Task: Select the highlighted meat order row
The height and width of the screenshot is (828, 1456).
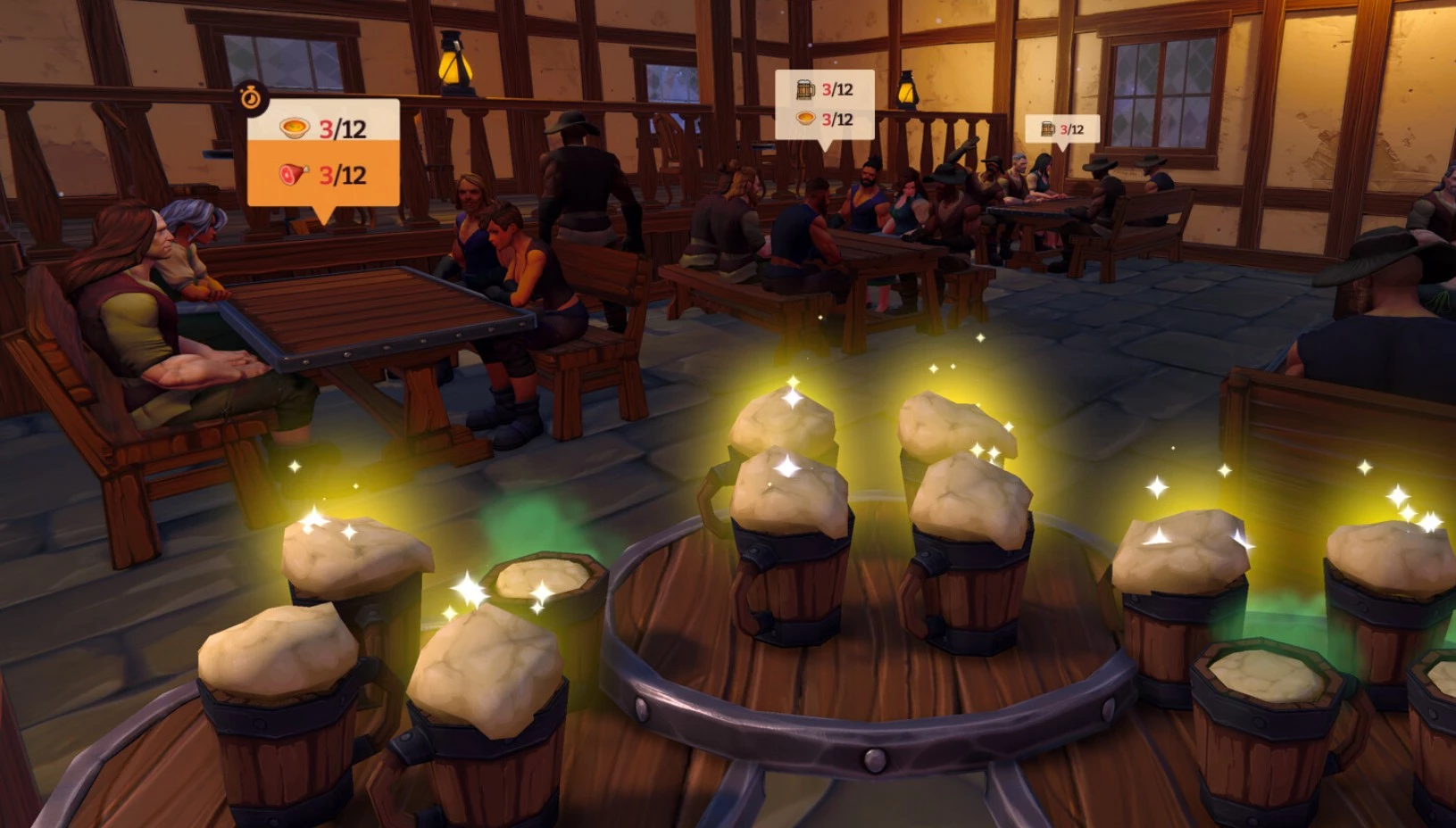Action: (323, 174)
